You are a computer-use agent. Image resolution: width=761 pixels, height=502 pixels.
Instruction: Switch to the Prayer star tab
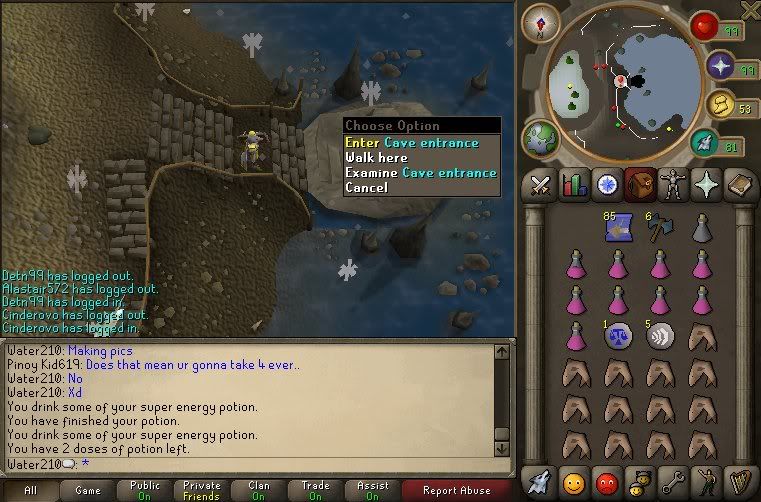707,186
